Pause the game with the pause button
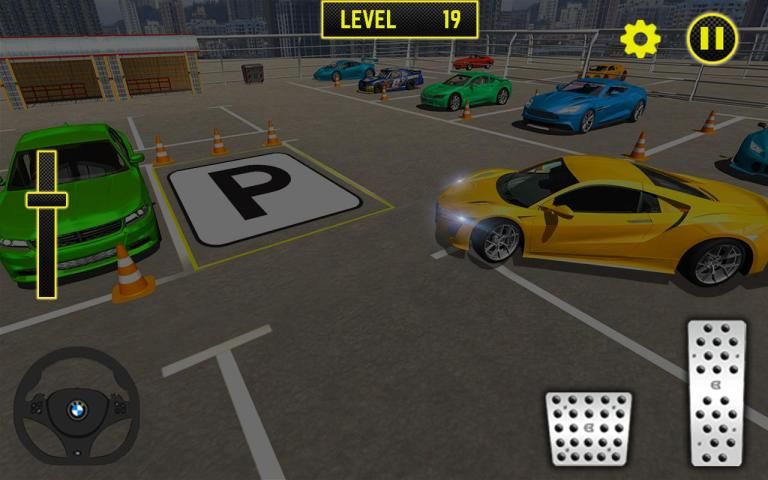Viewport: 768px width, 480px height. click(x=712, y=39)
